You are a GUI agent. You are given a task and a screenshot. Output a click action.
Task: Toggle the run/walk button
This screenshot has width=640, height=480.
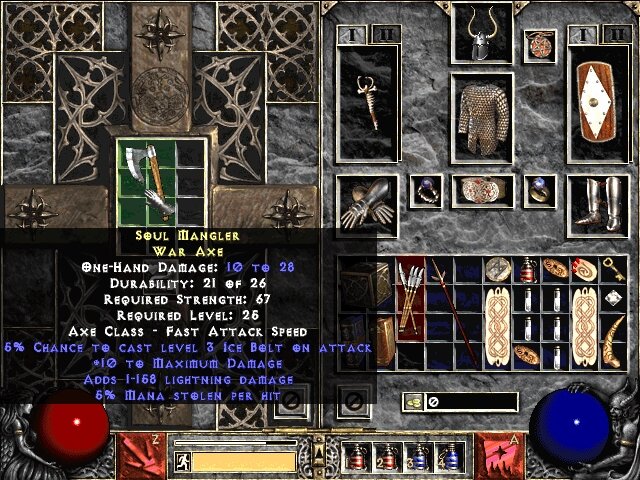182,461
